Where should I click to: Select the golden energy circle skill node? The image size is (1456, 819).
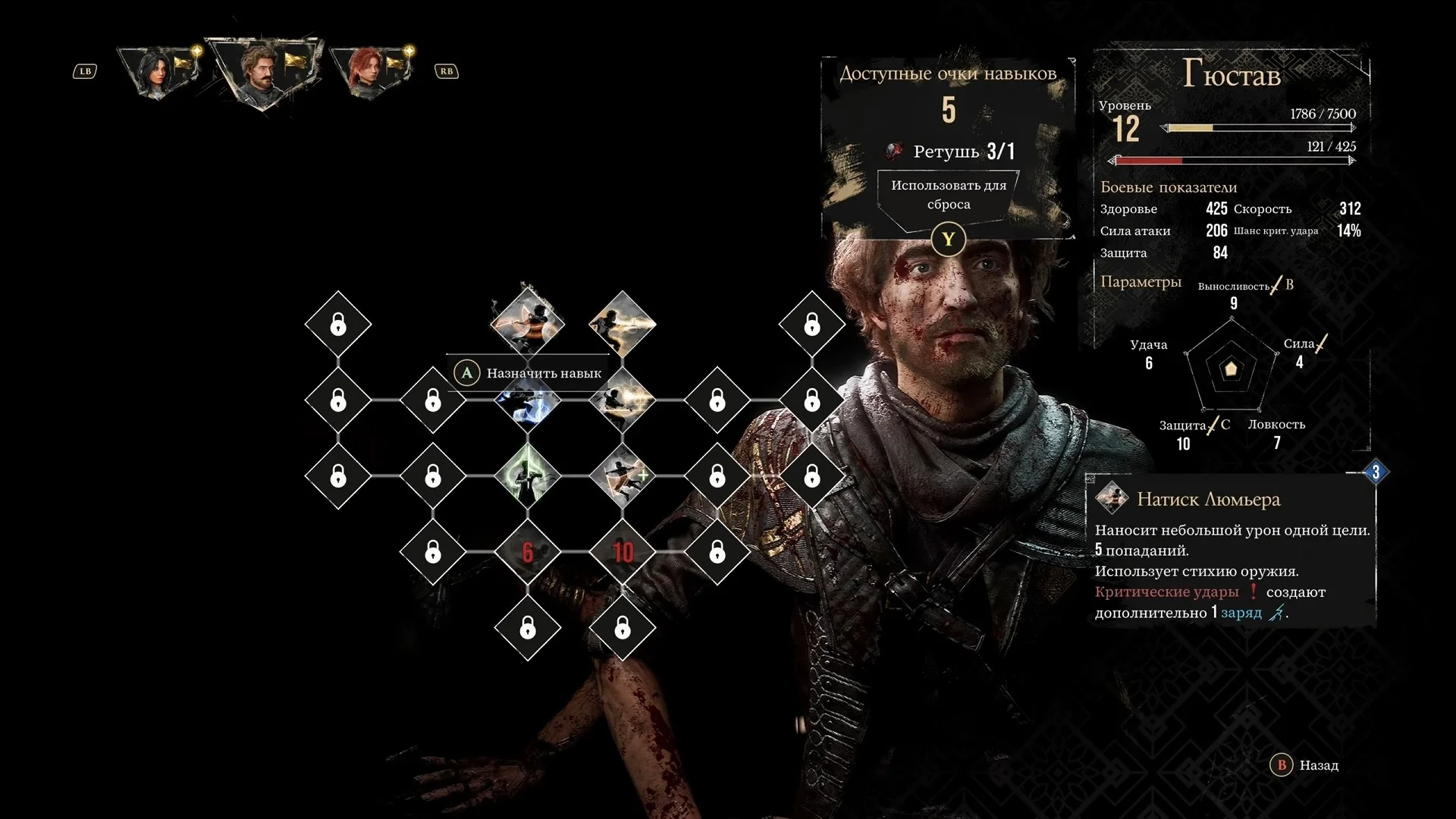point(623,398)
